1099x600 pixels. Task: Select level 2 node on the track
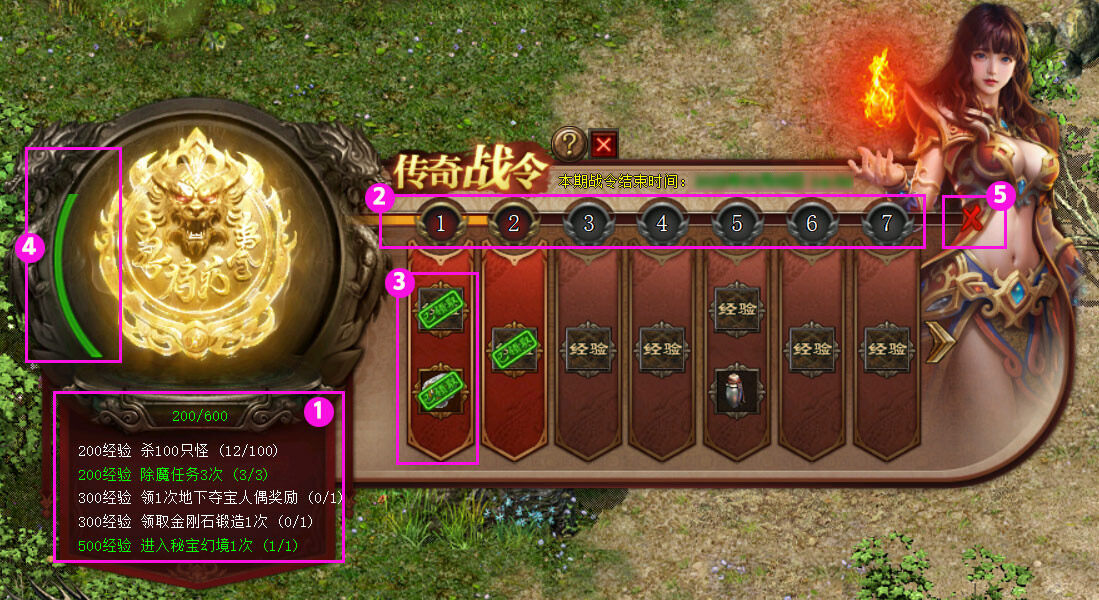514,223
